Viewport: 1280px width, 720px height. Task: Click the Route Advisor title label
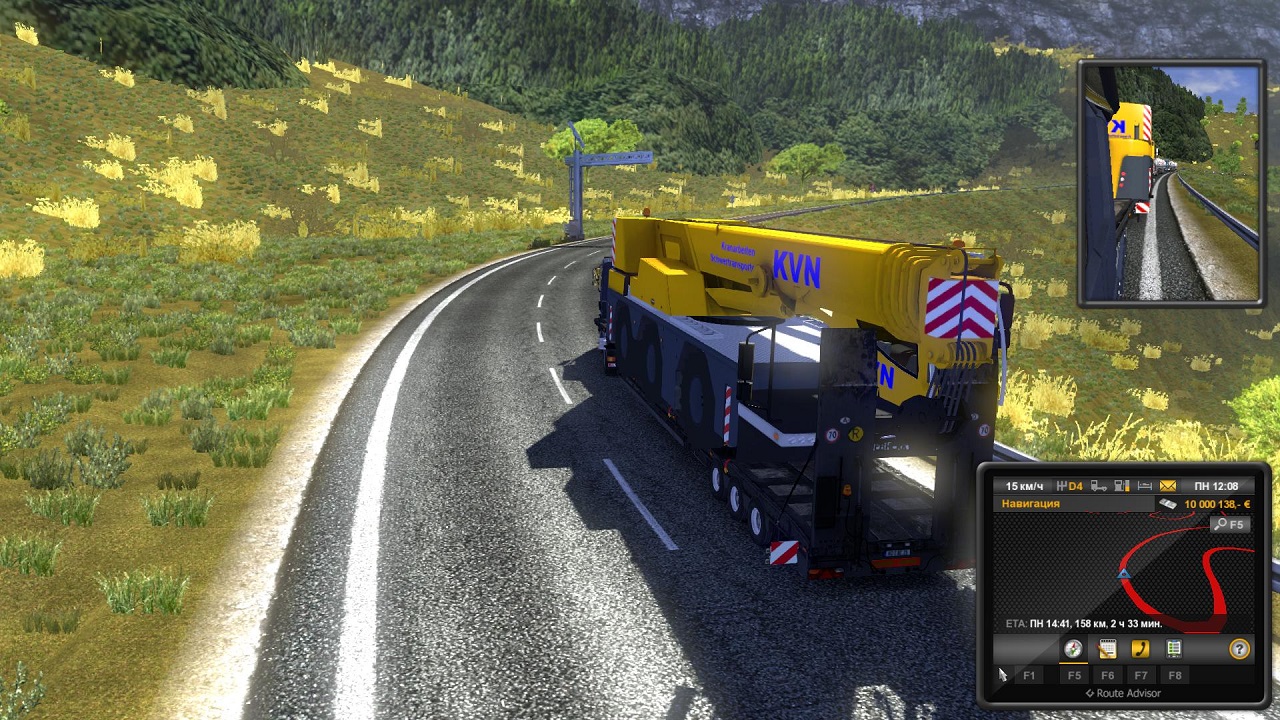click(1127, 693)
